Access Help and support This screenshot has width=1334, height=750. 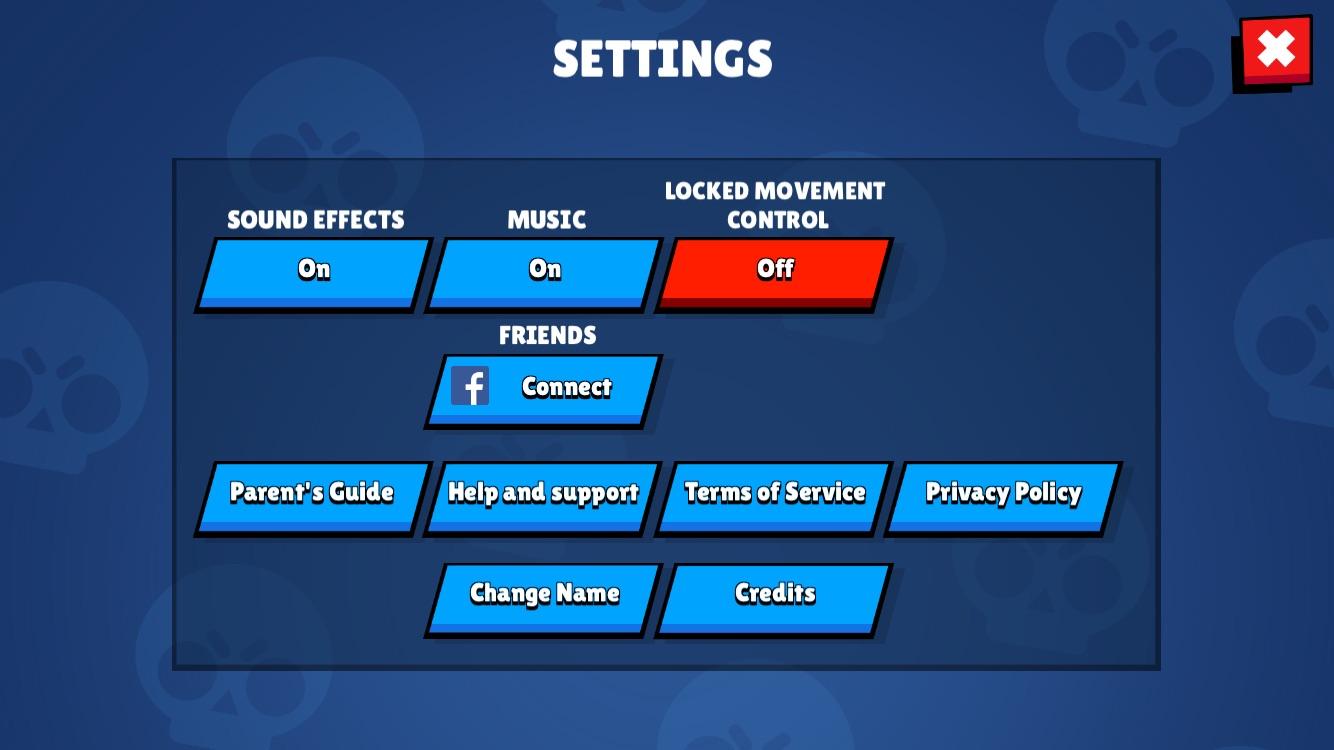coord(543,492)
